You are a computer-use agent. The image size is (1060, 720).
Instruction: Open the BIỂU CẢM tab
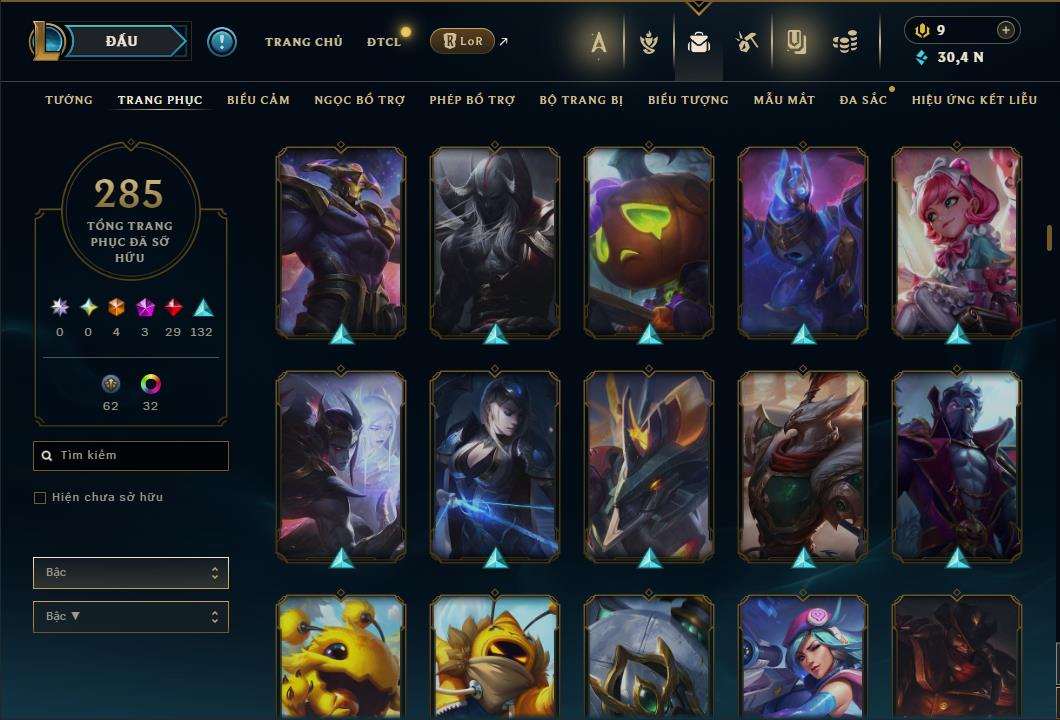point(258,100)
